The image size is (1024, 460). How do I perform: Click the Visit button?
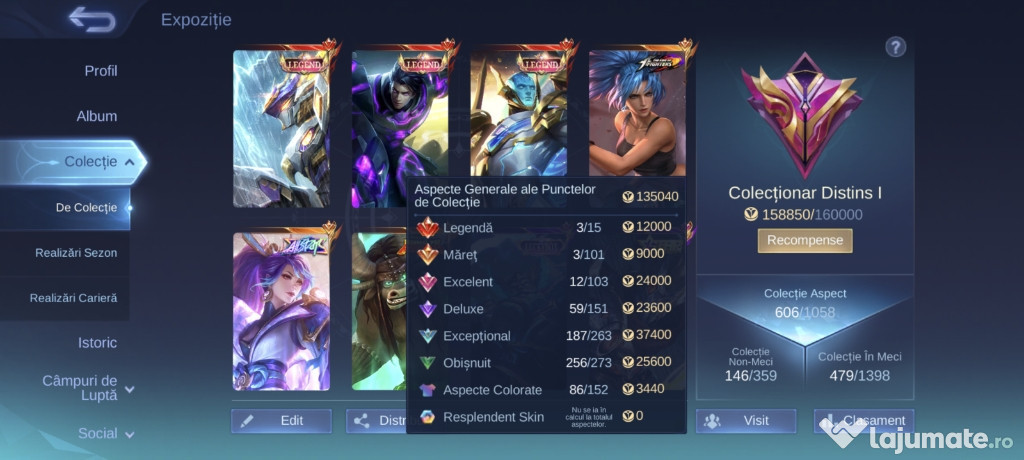tap(746, 421)
